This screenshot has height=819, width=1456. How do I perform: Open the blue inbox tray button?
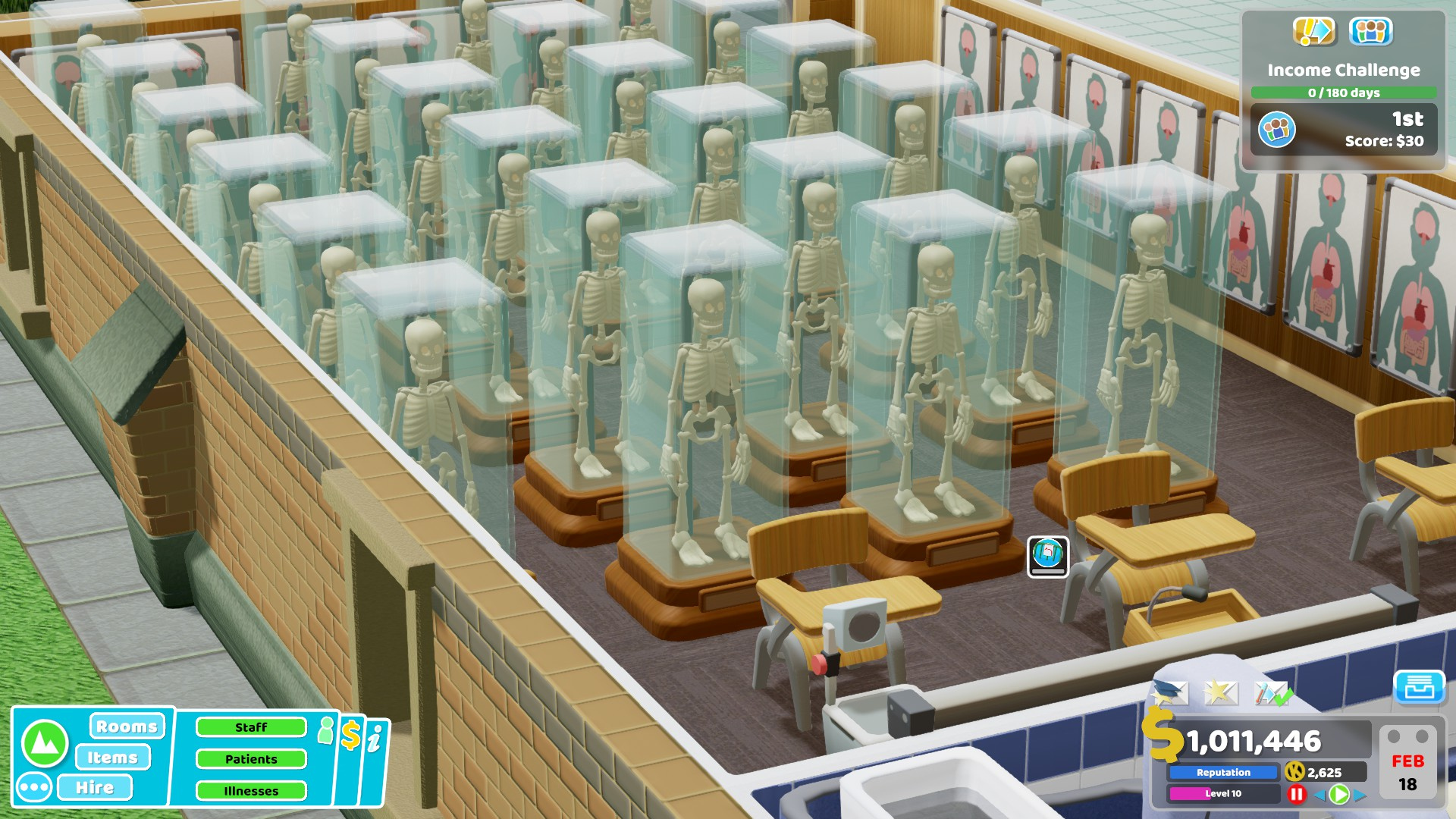(1419, 687)
